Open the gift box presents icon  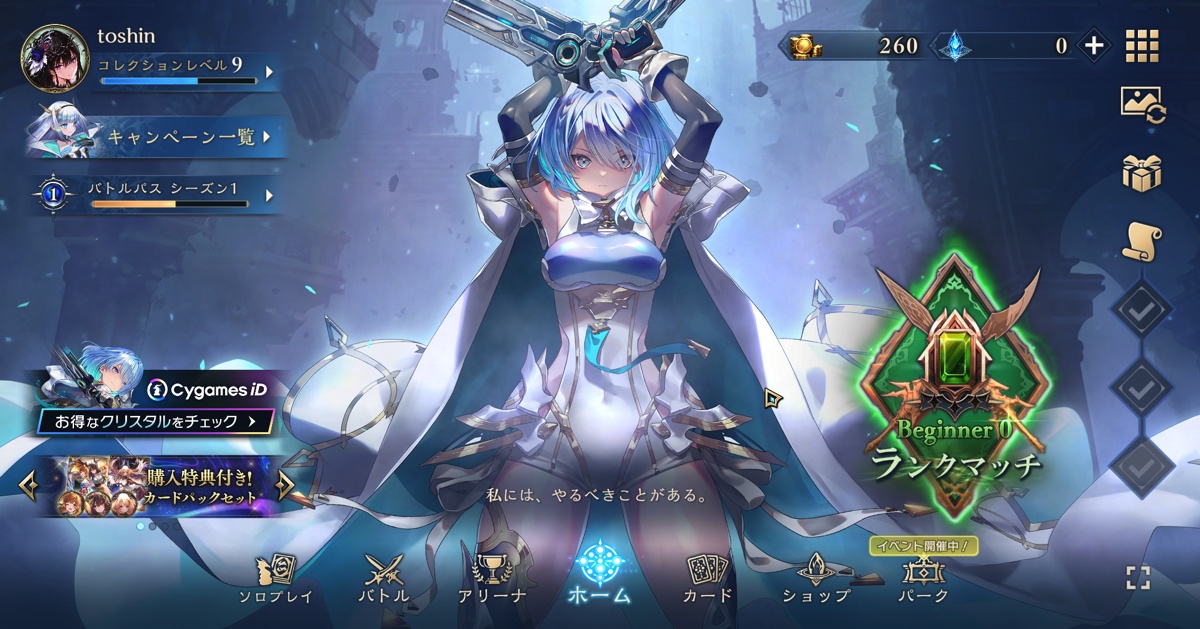tap(1142, 173)
